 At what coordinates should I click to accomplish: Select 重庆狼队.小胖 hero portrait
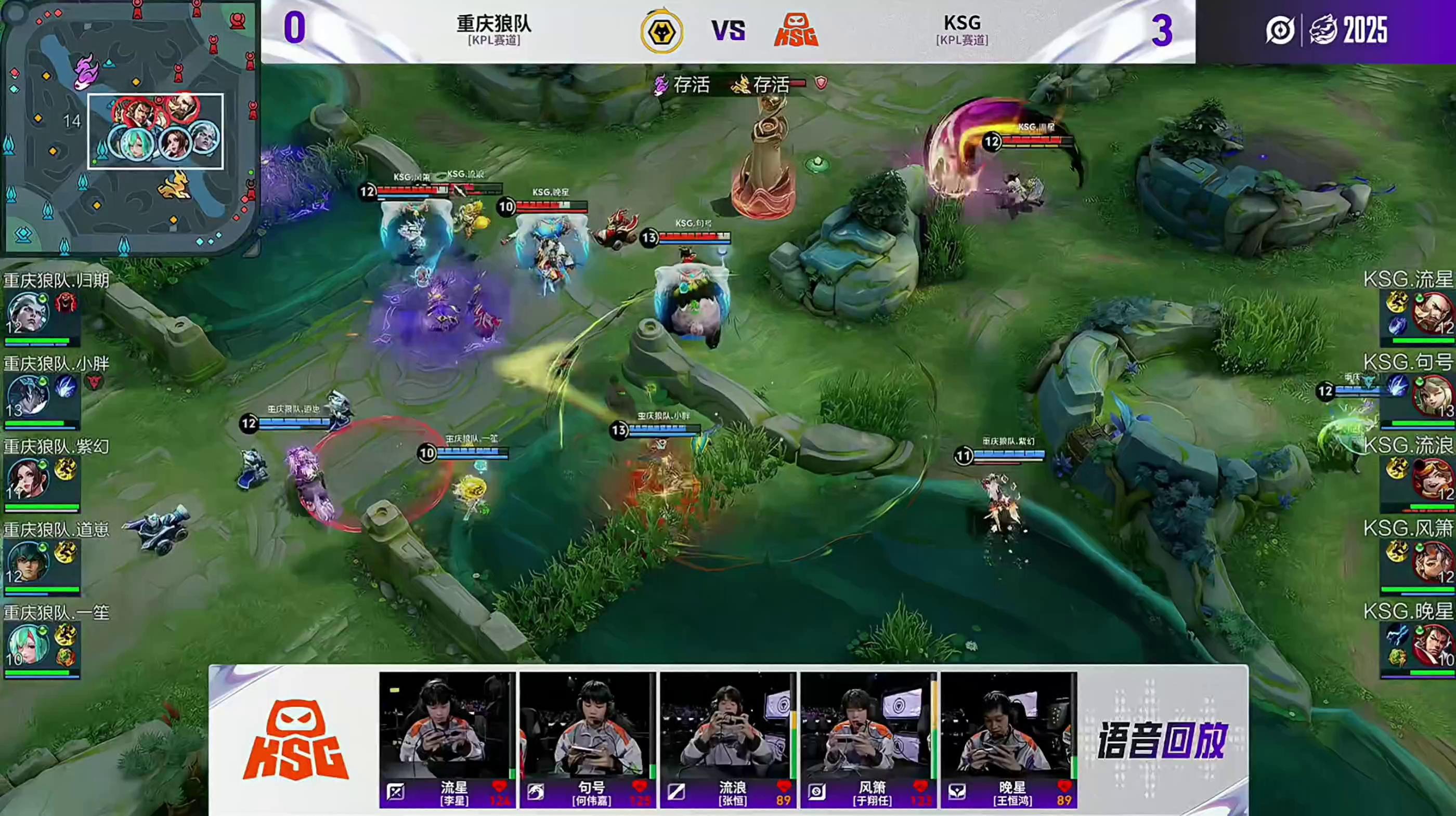(x=27, y=396)
